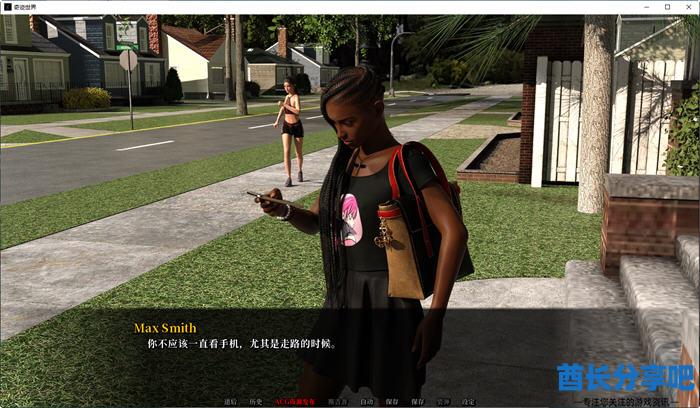Toggle 自动 auto-advance mode

(x=366, y=402)
